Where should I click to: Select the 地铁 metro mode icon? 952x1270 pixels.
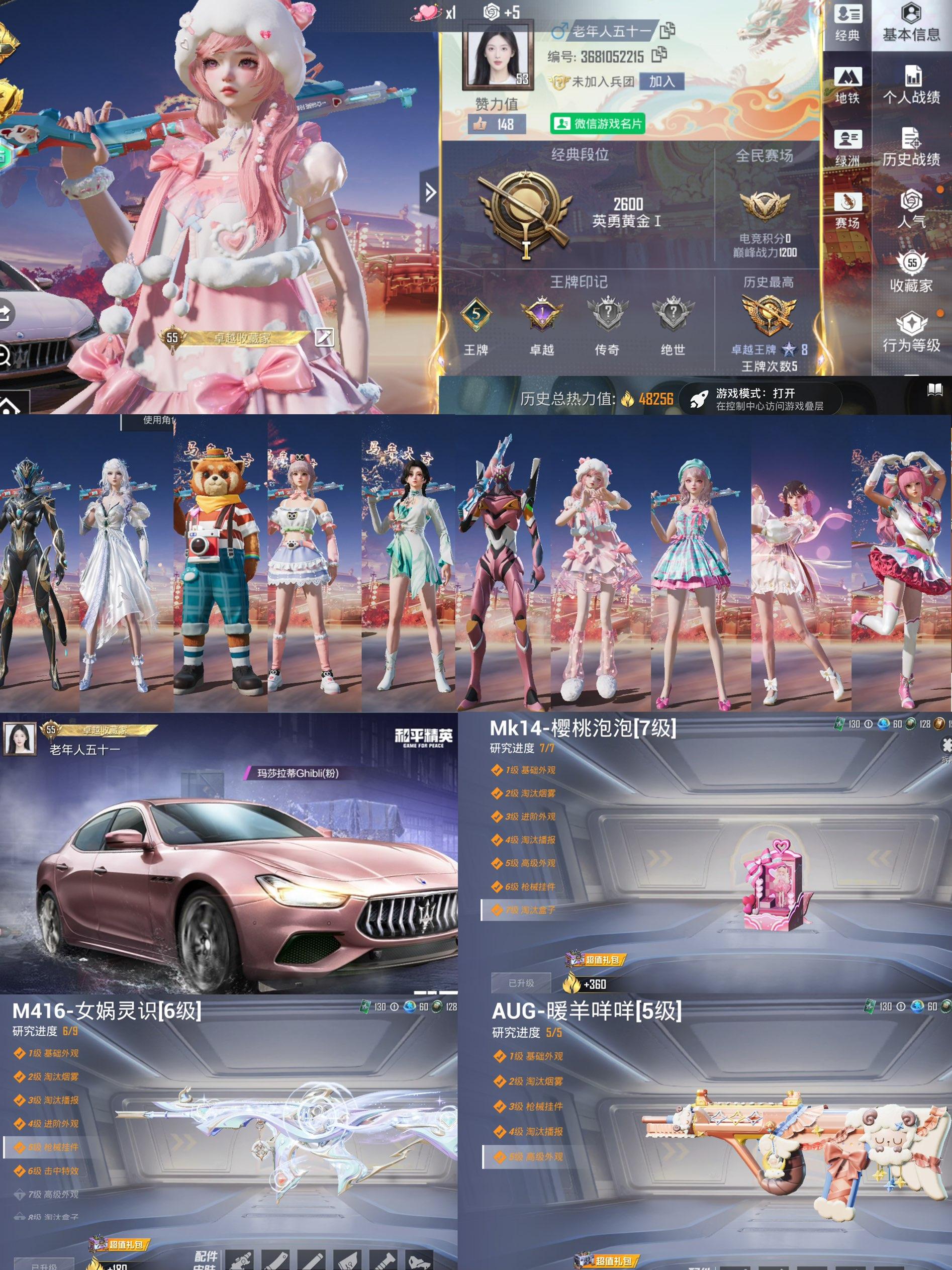[x=849, y=77]
